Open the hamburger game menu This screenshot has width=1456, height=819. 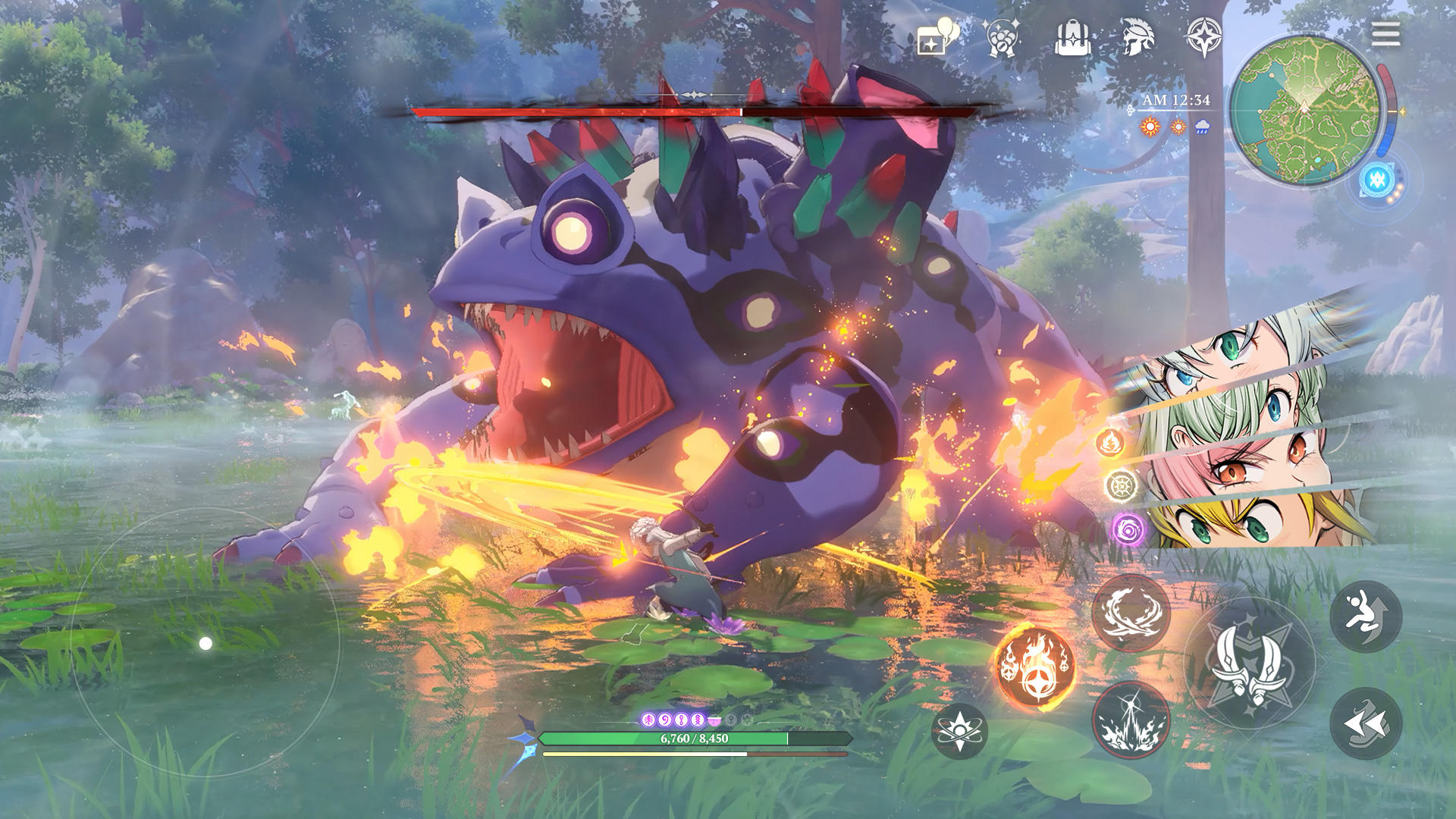click(x=1386, y=34)
